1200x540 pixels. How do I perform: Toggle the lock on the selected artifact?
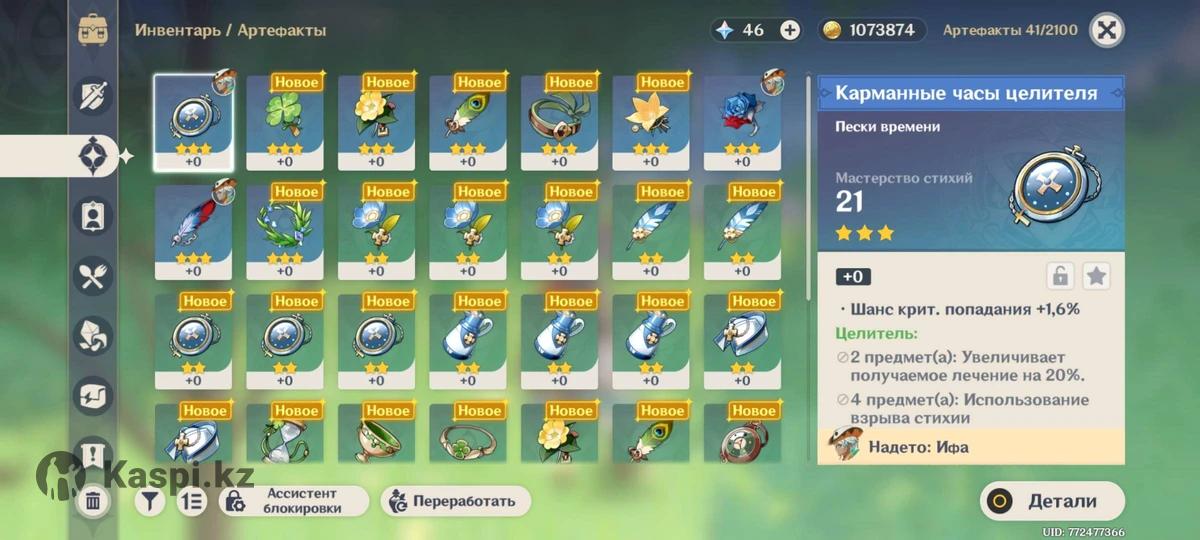pyautogui.click(x=1060, y=276)
